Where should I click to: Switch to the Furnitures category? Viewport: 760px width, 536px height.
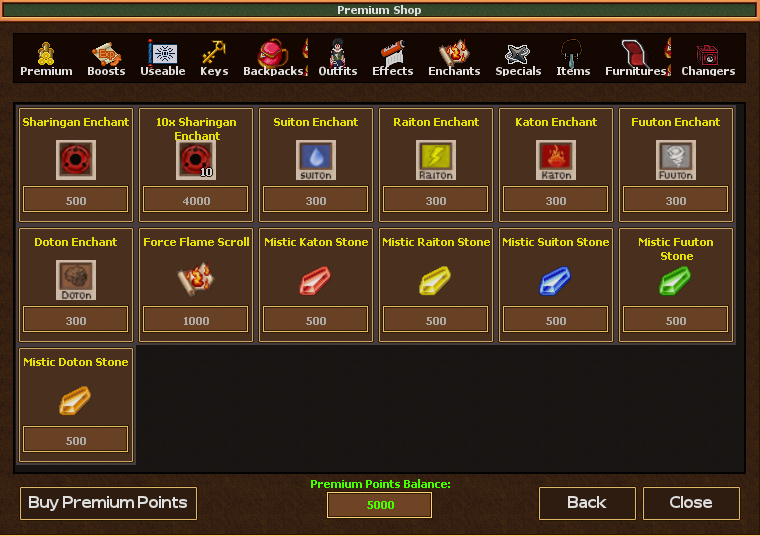tap(636, 59)
